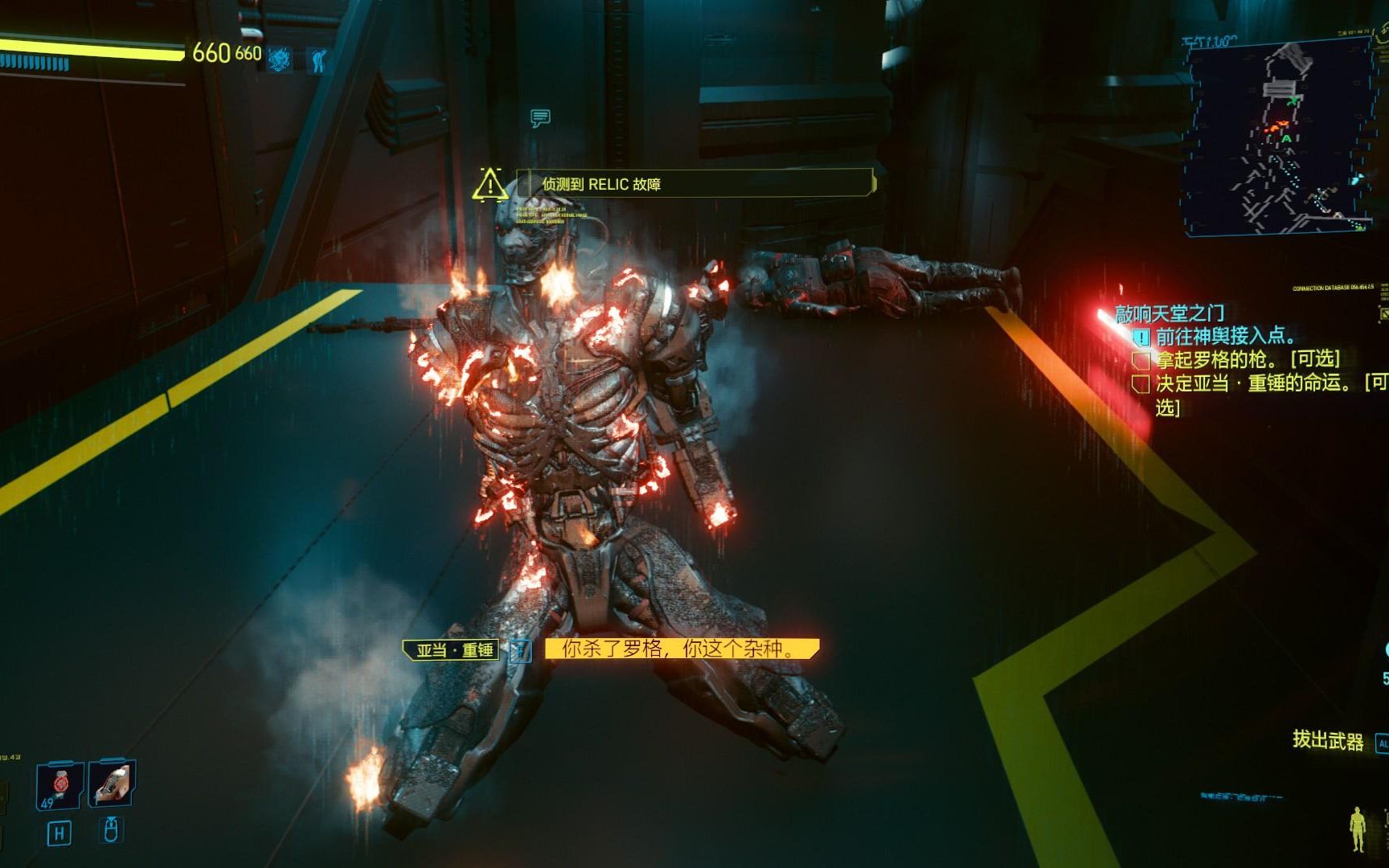Select the grenade quick slot

(x=59, y=784)
